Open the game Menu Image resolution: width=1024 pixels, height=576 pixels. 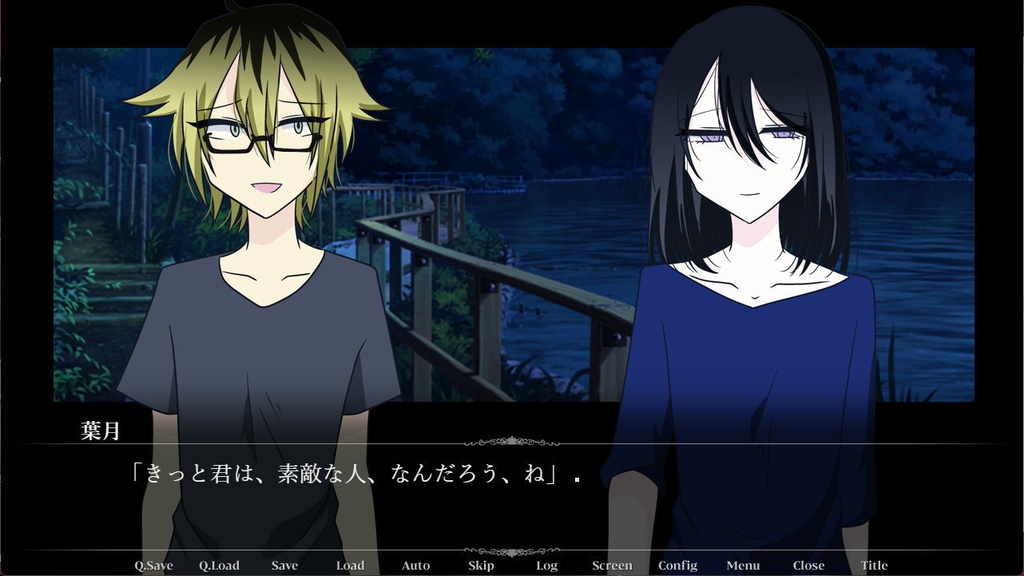[x=743, y=565]
